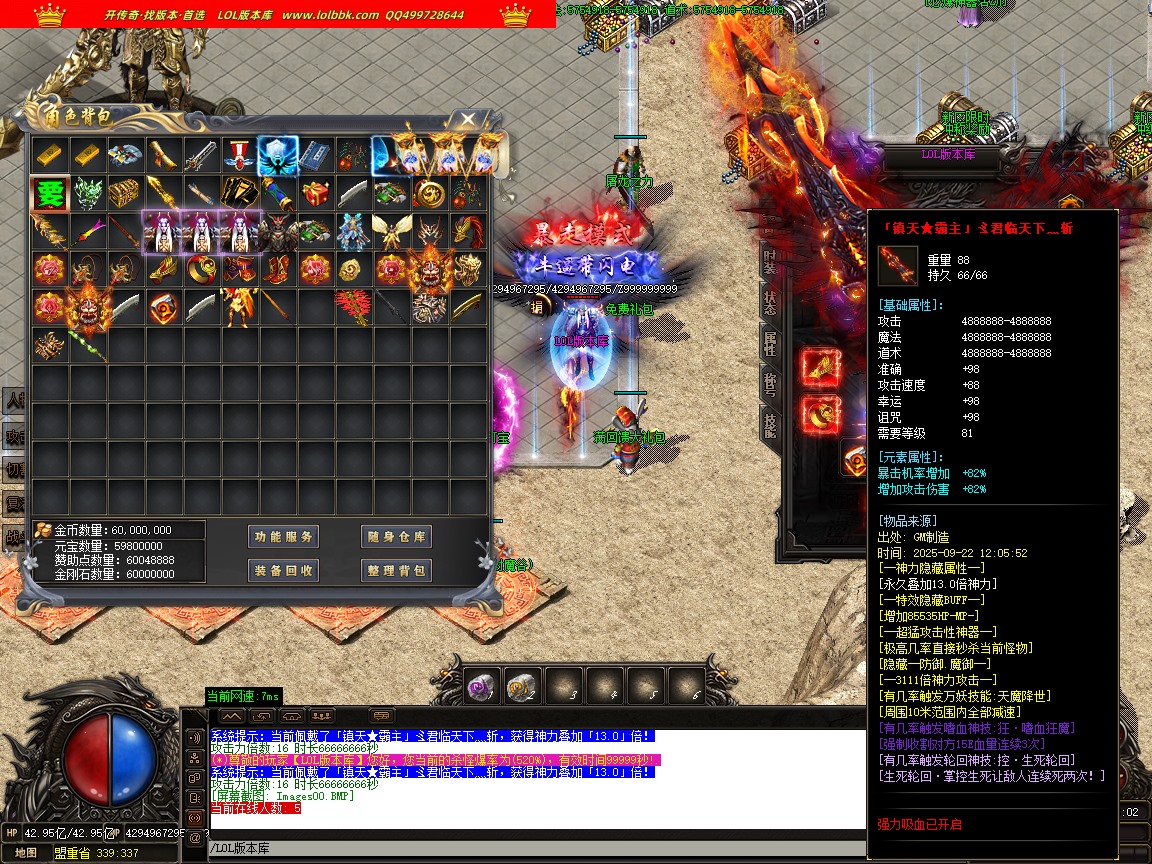The image size is (1152, 864).
Task: Open the 地图 map button
Action: click(25, 853)
